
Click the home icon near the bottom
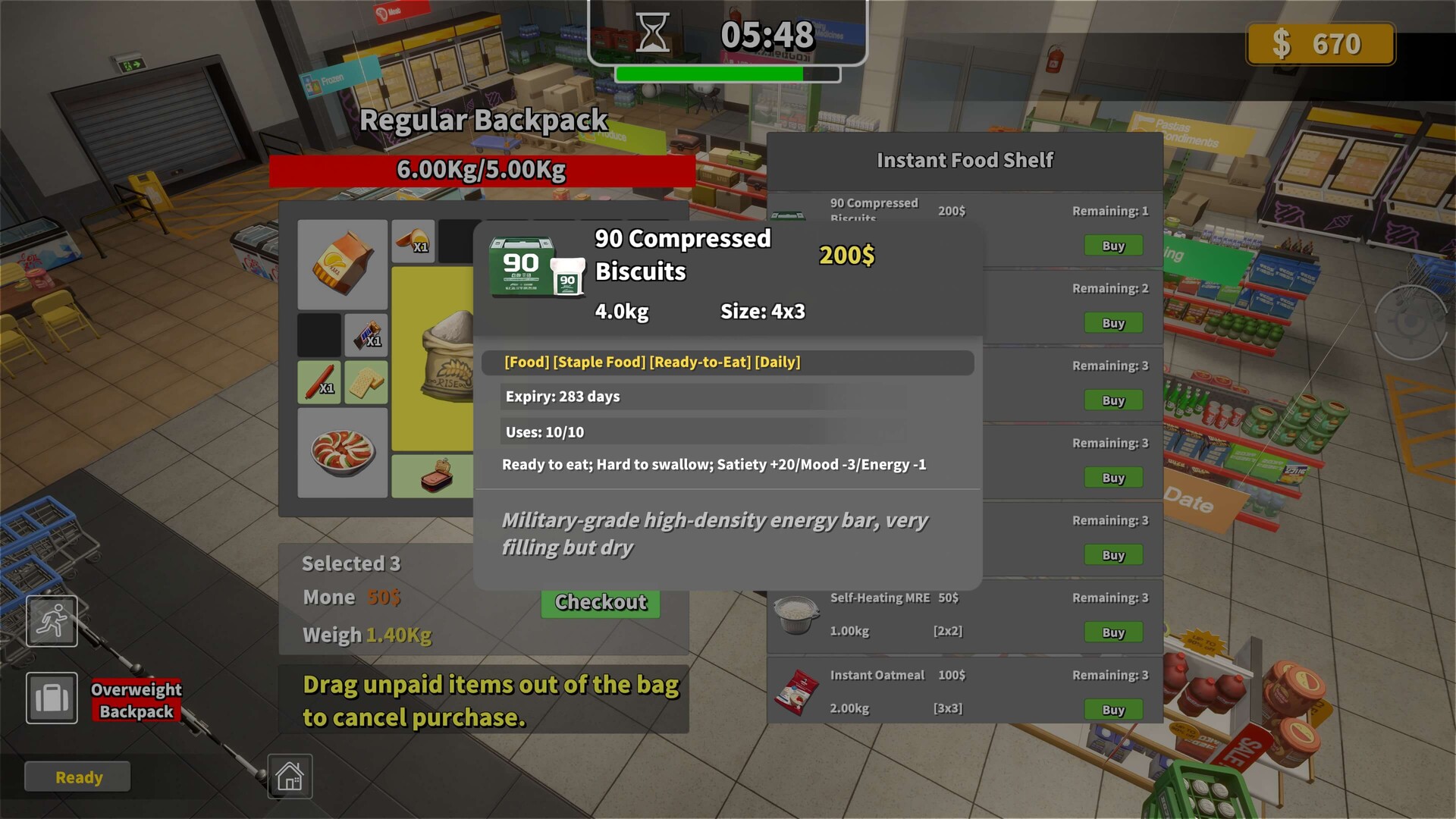[291, 777]
